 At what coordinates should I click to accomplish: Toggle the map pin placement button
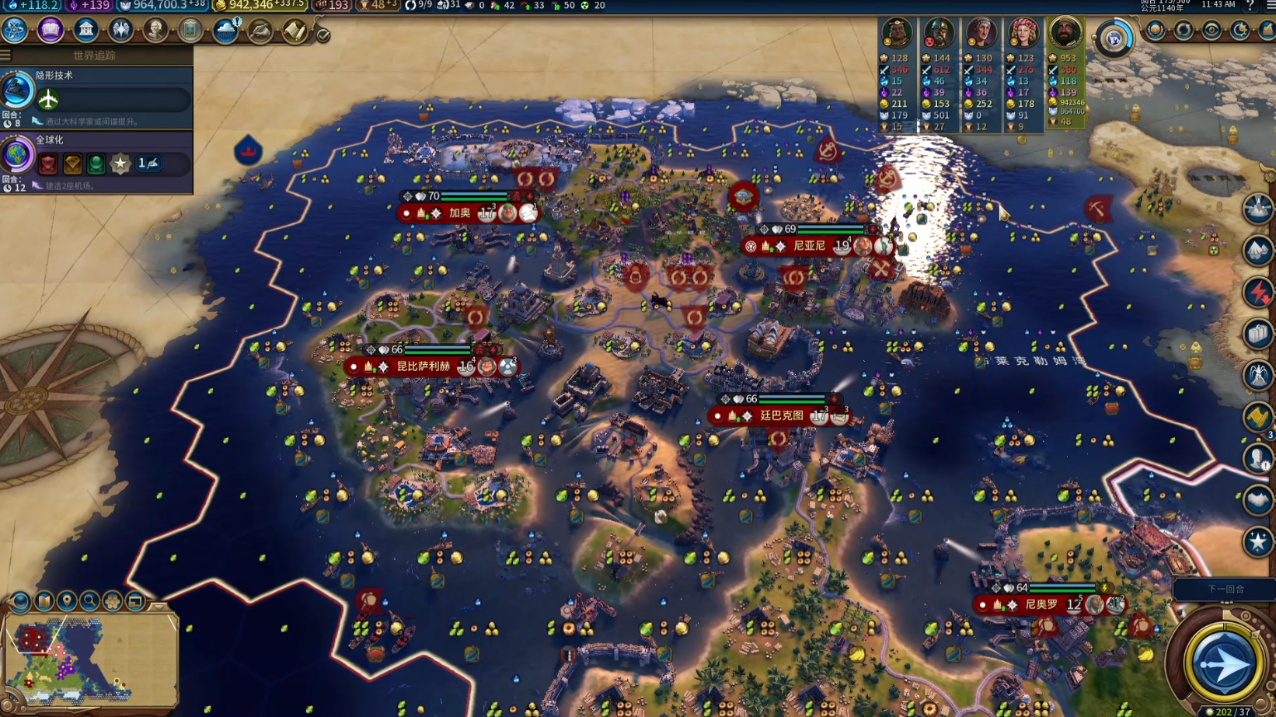tap(67, 601)
